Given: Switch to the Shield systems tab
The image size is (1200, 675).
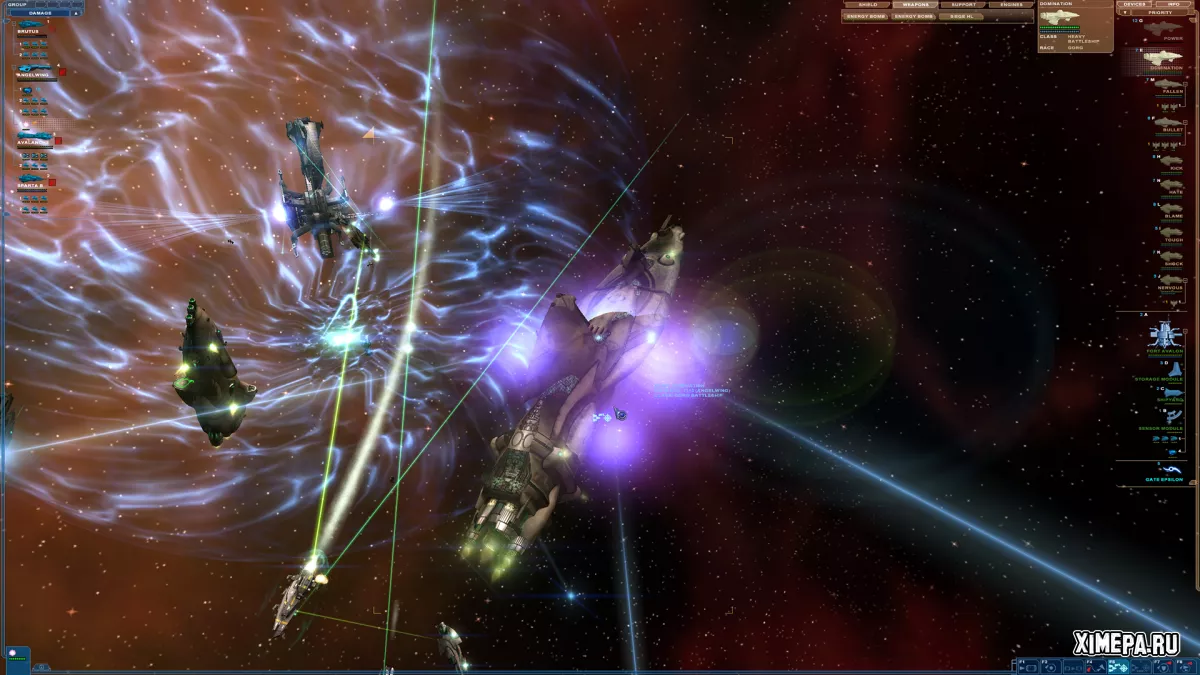Looking at the screenshot, I should (x=867, y=5).
